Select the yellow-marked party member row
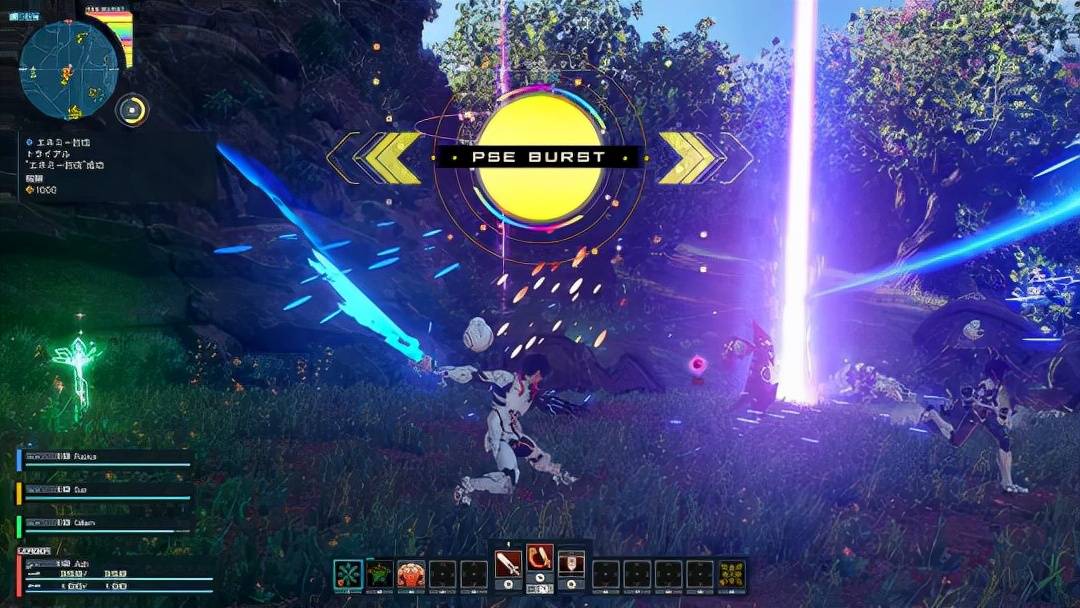The image size is (1080, 608). (105, 492)
